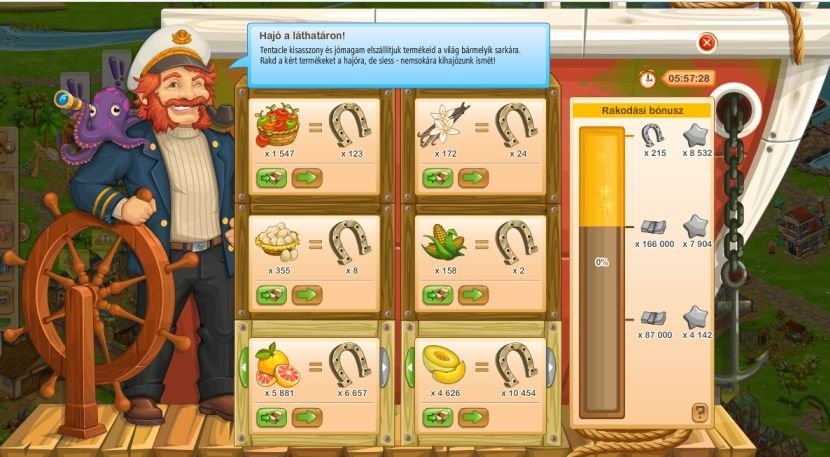Click the crate-icon button under melon
The height and width of the screenshot is (457, 830).
click(x=438, y=416)
